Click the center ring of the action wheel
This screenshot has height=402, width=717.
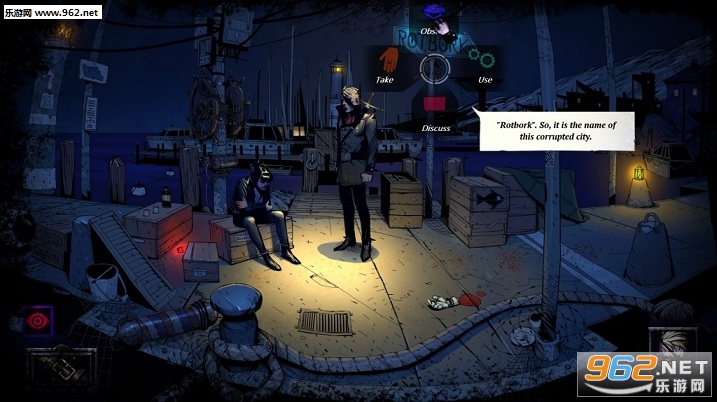(x=434, y=68)
